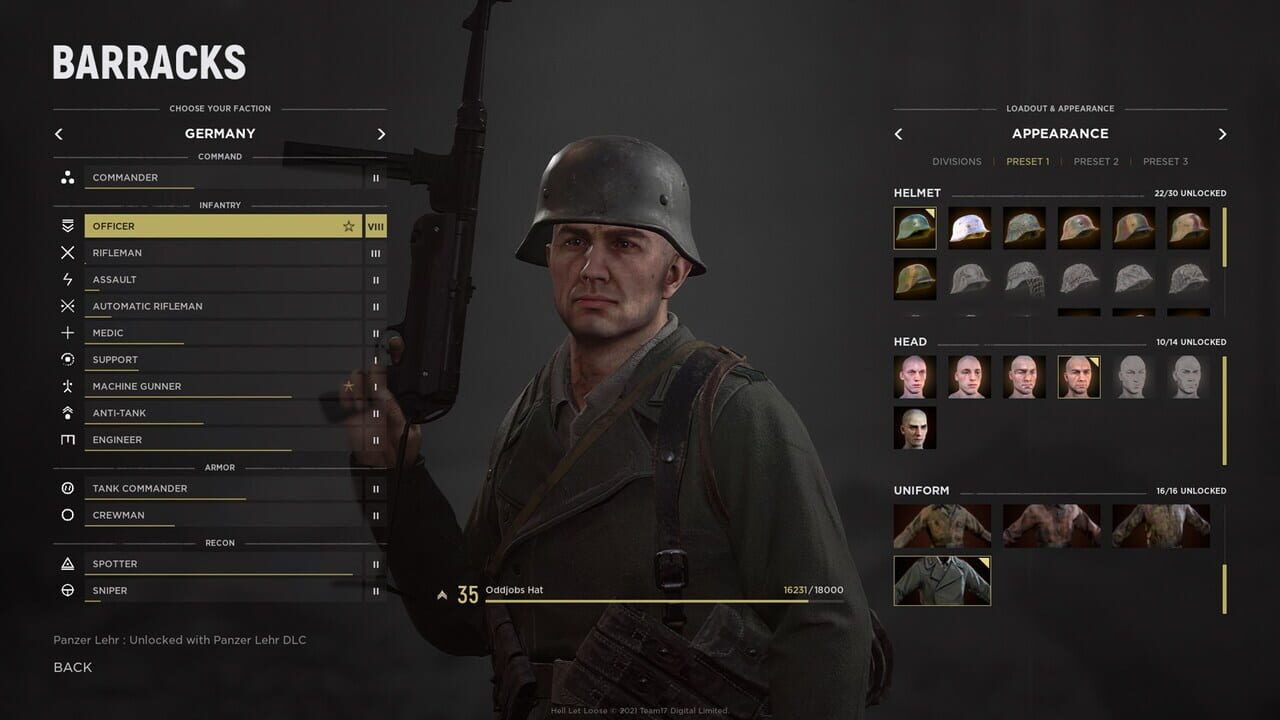Open the Divisions tab
This screenshot has height=720, width=1280.
[x=957, y=161]
